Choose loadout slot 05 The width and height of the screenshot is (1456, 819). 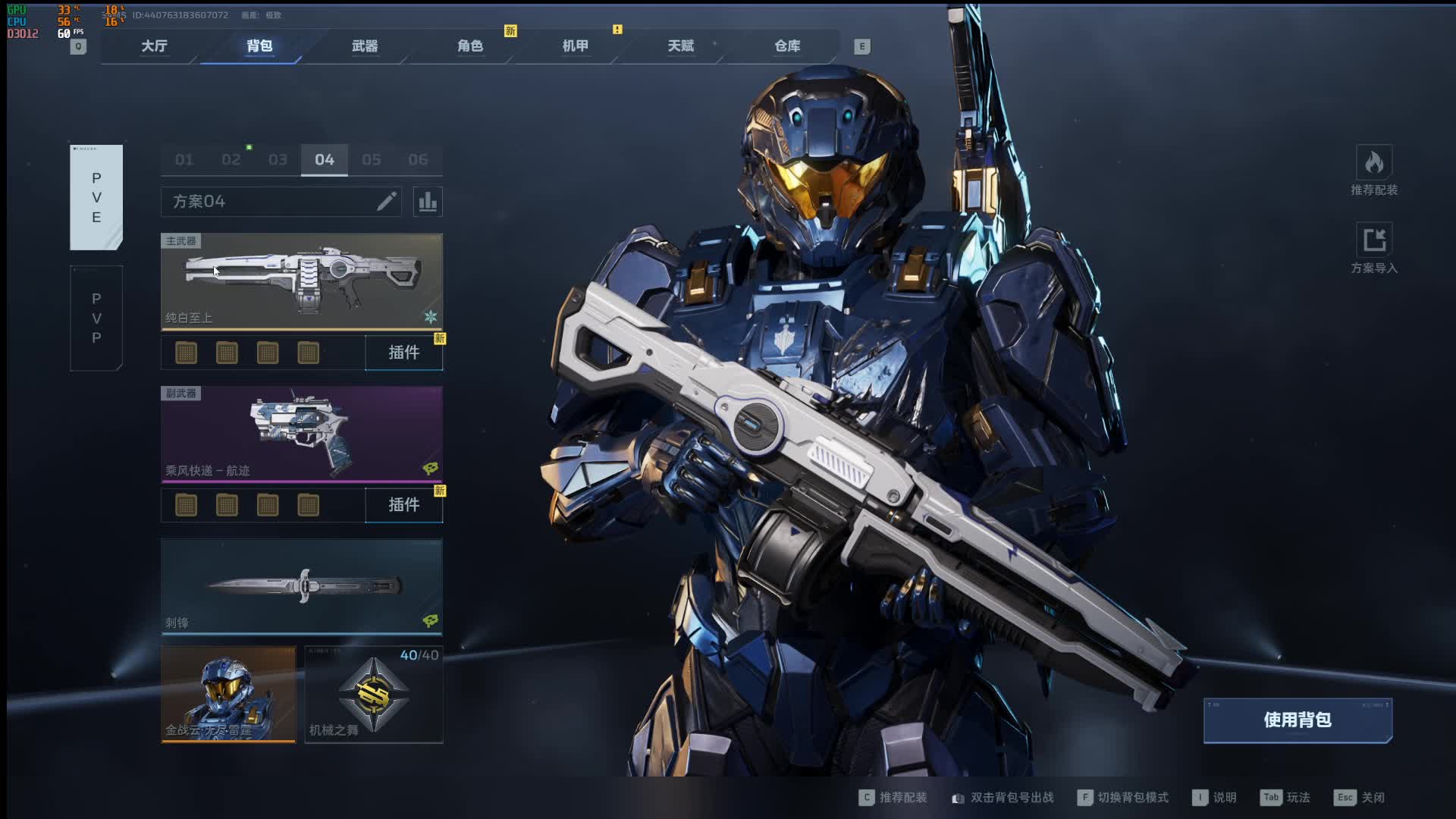click(x=372, y=160)
